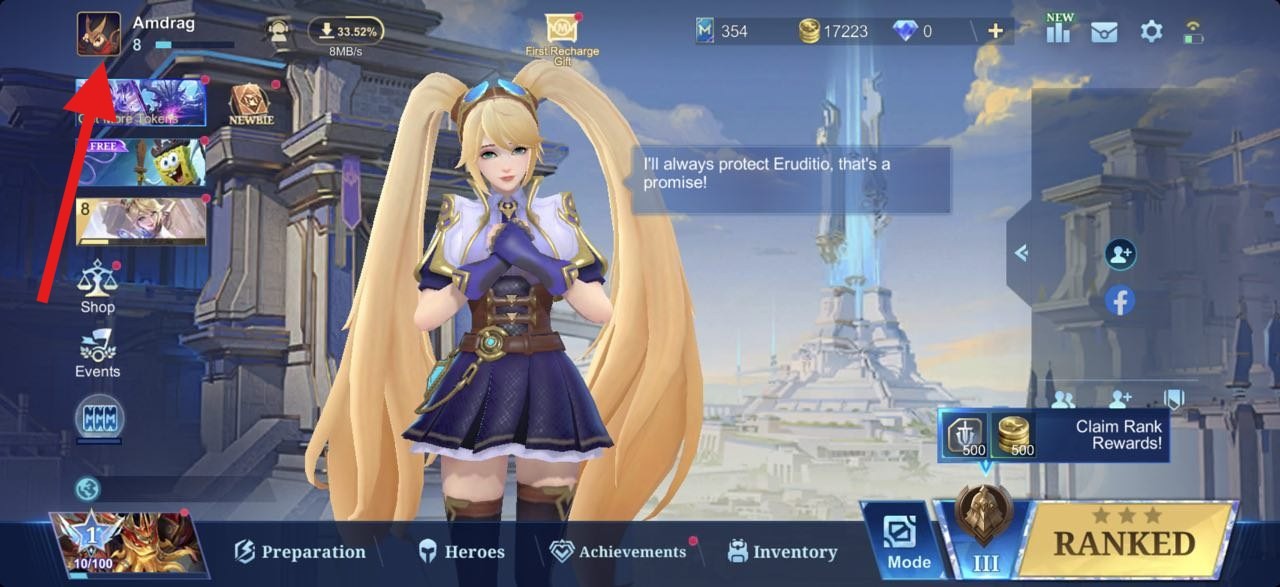The width and height of the screenshot is (1280, 587).
Task: Open the mail inbox
Action: point(1105,31)
